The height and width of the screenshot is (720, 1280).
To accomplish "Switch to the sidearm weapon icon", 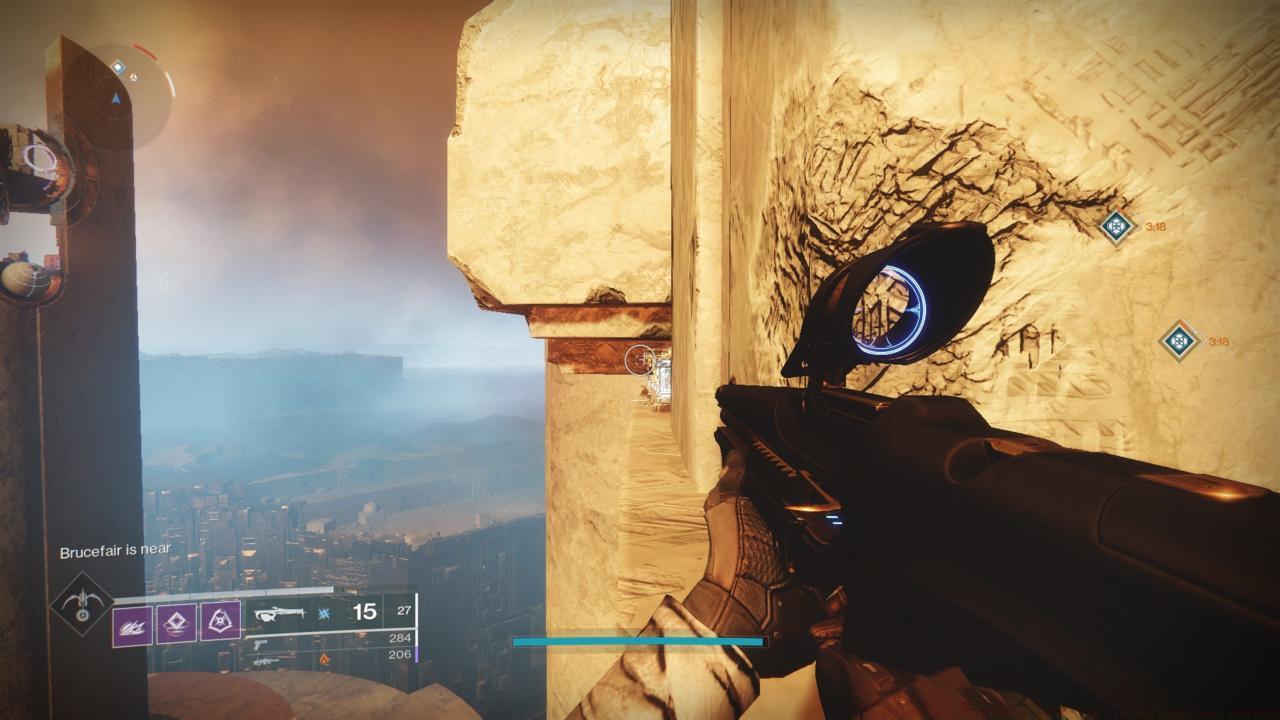I will coord(262,643).
